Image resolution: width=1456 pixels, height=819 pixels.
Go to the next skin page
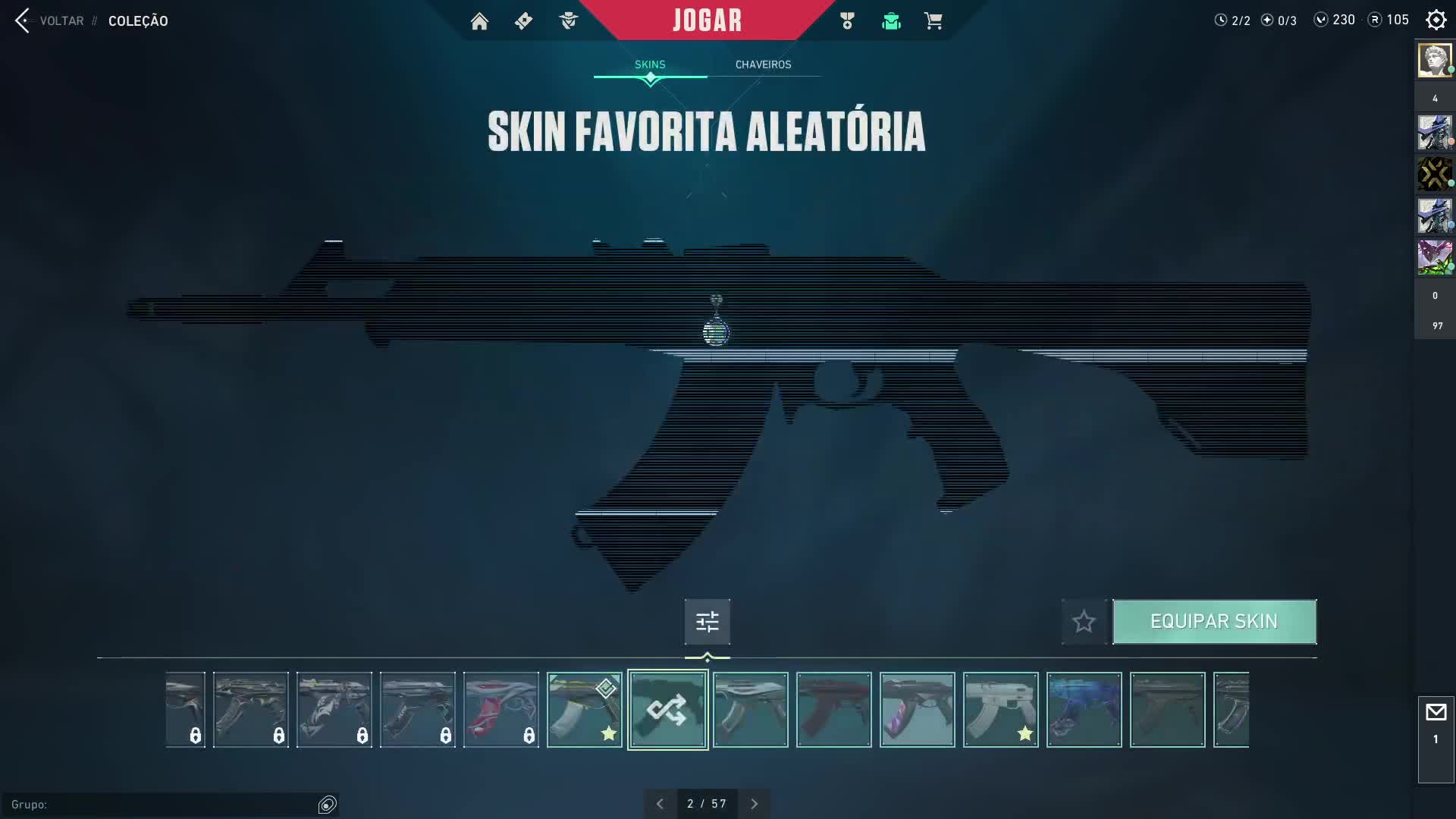point(754,804)
